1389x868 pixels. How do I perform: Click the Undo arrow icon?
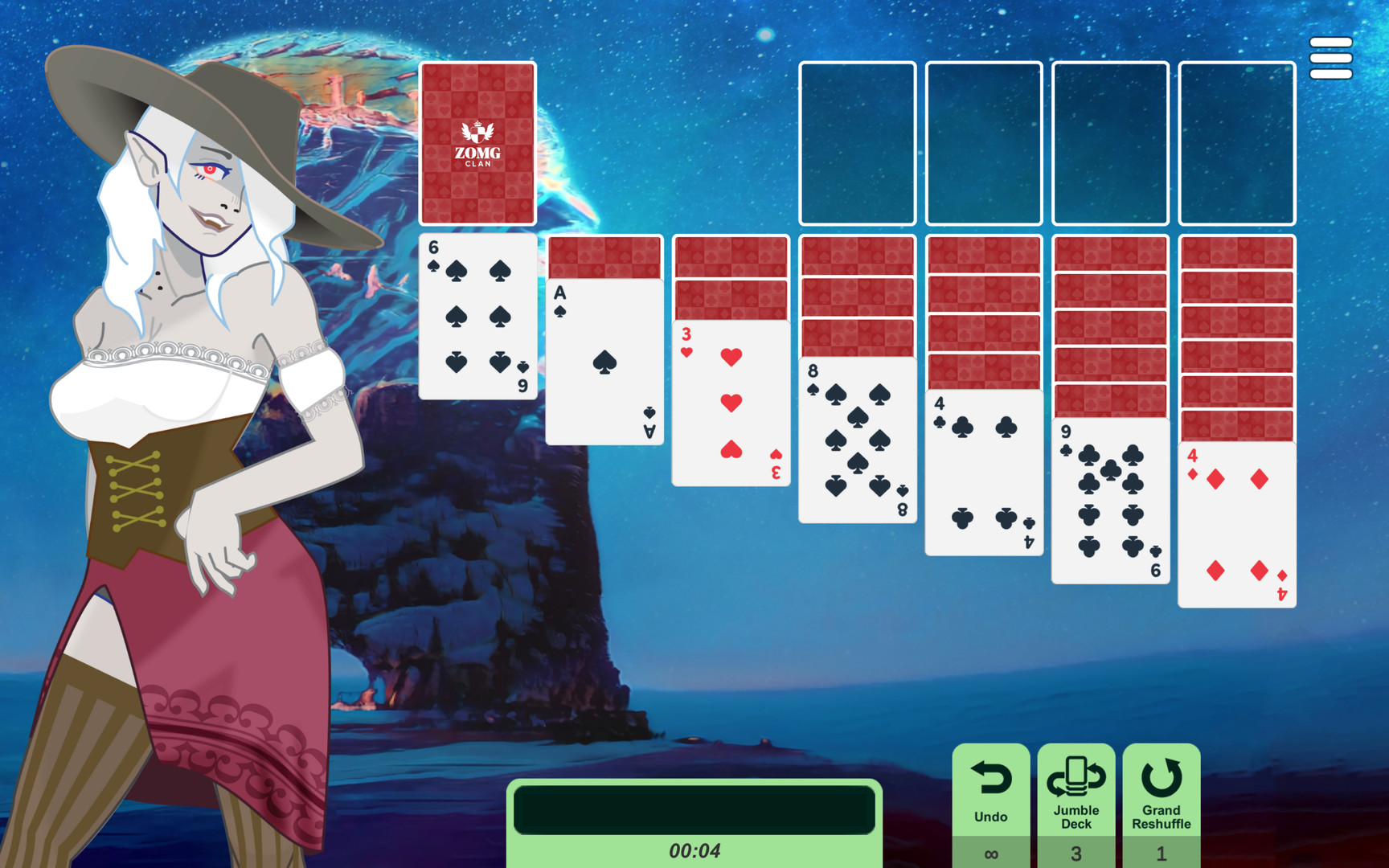(992, 778)
